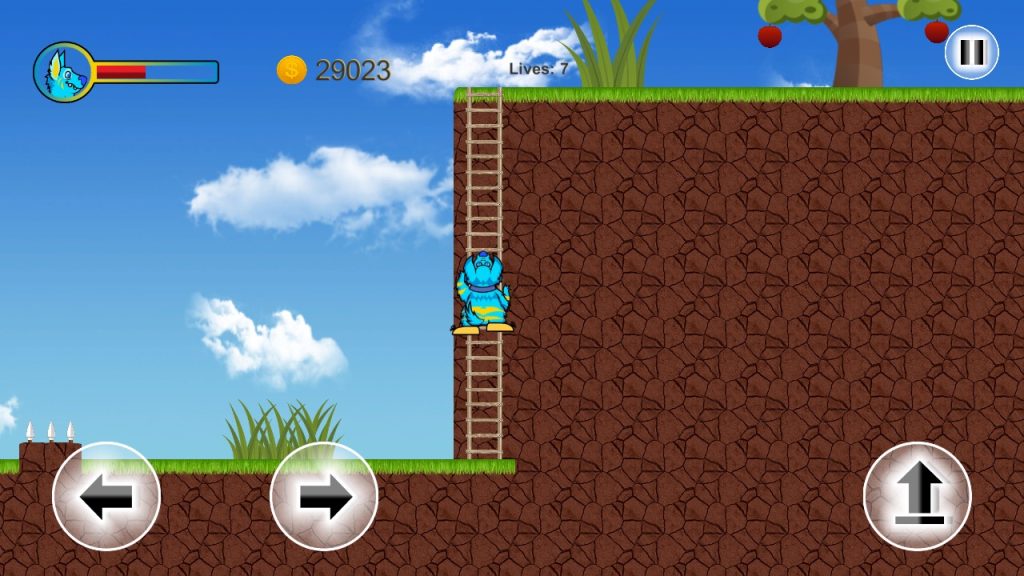Hit the up arrow jump button
The height and width of the screenshot is (576, 1024).
[917, 496]
